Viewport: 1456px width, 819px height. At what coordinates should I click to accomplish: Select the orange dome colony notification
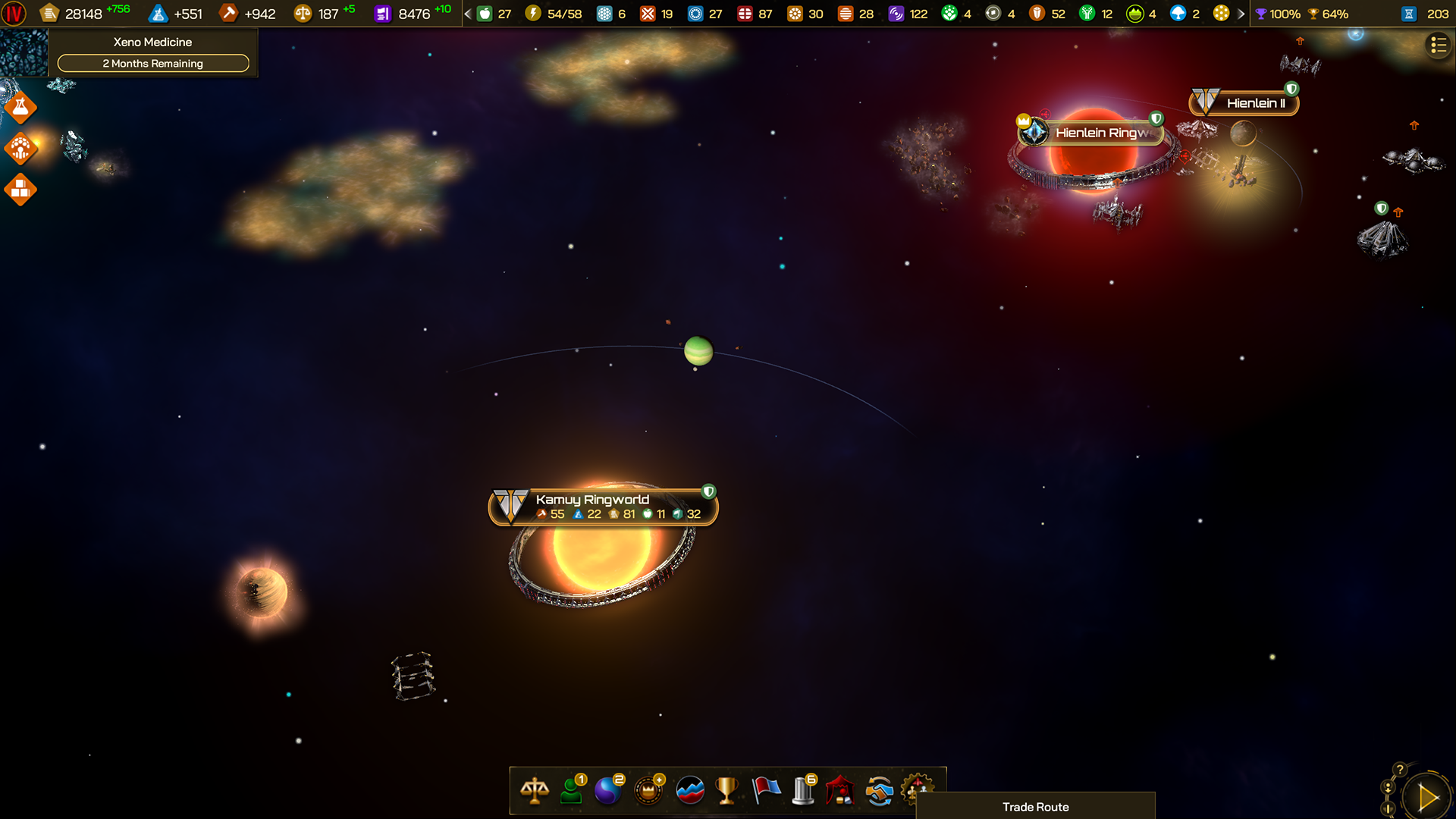point(20,149)
